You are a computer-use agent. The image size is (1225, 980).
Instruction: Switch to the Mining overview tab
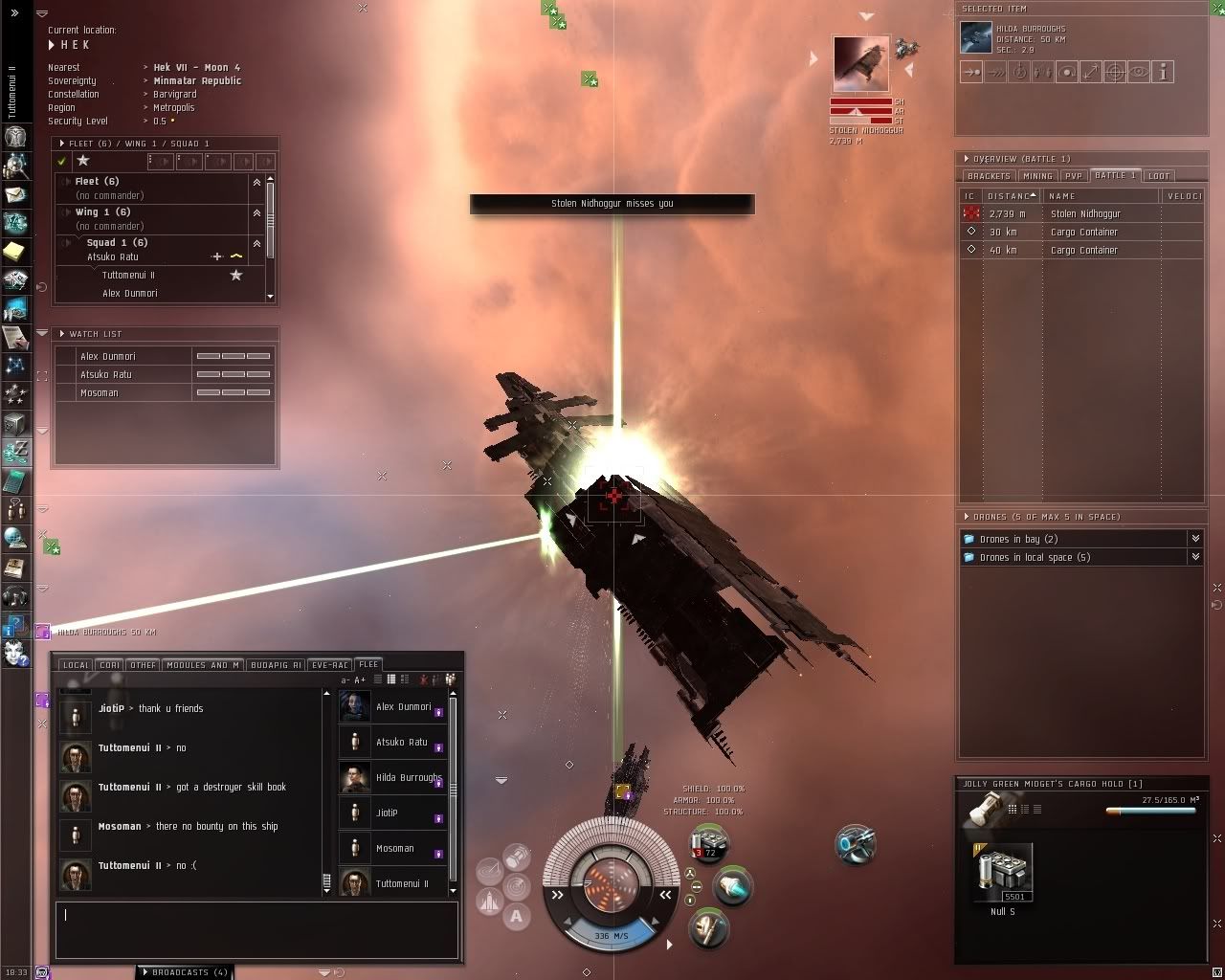(x=1037, y=176)
